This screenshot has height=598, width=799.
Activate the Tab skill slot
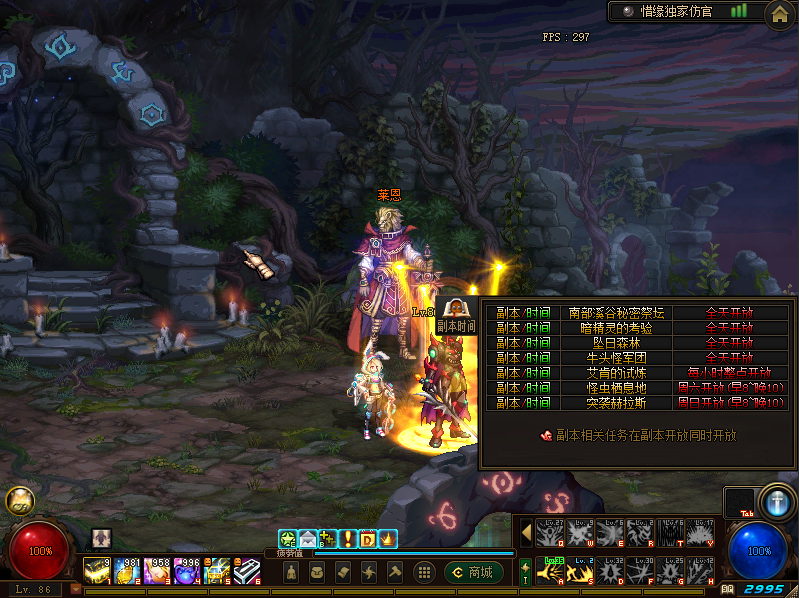(x=740, y=503)
